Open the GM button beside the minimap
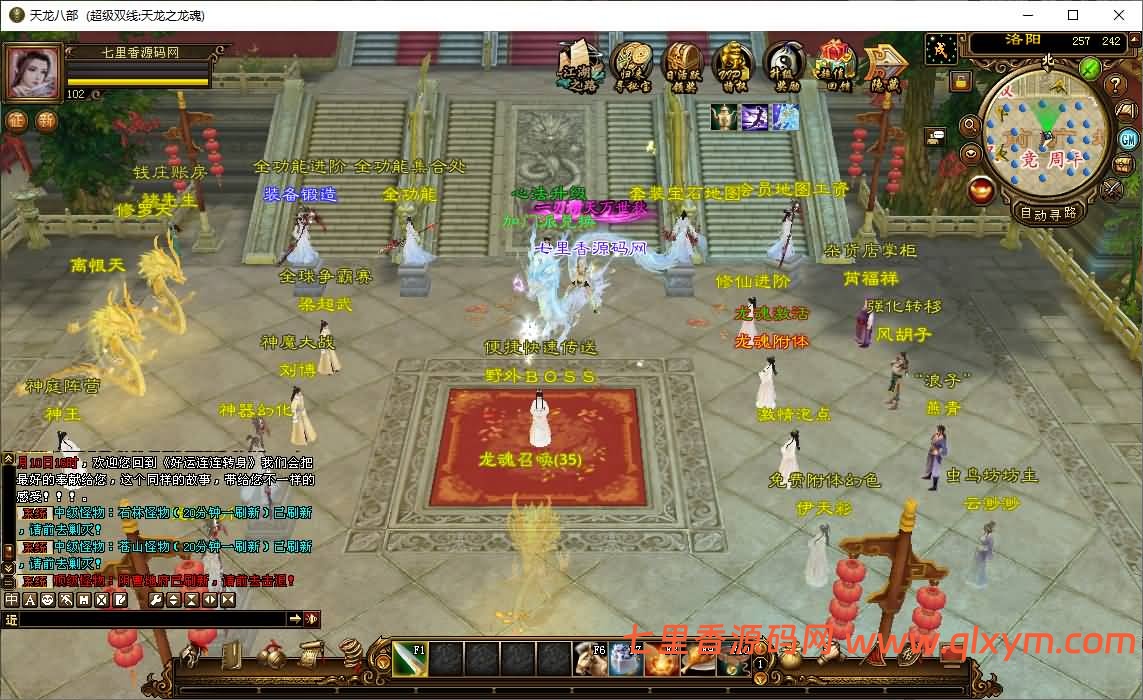The width and height of the screenshot is (1143, 700). tap(1128, 139)
